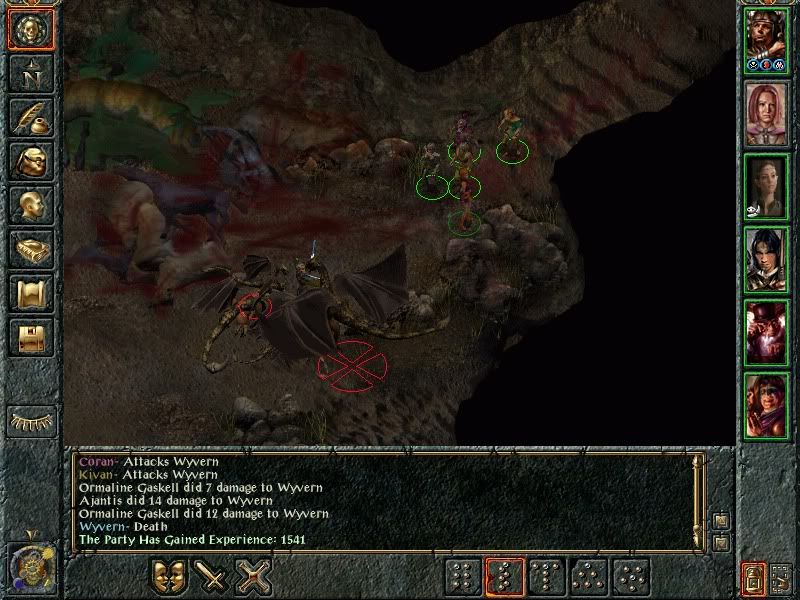Screen dimensions: 800x600
Task: Choose the pale brown-haired elf portrait
Action: 767,187
